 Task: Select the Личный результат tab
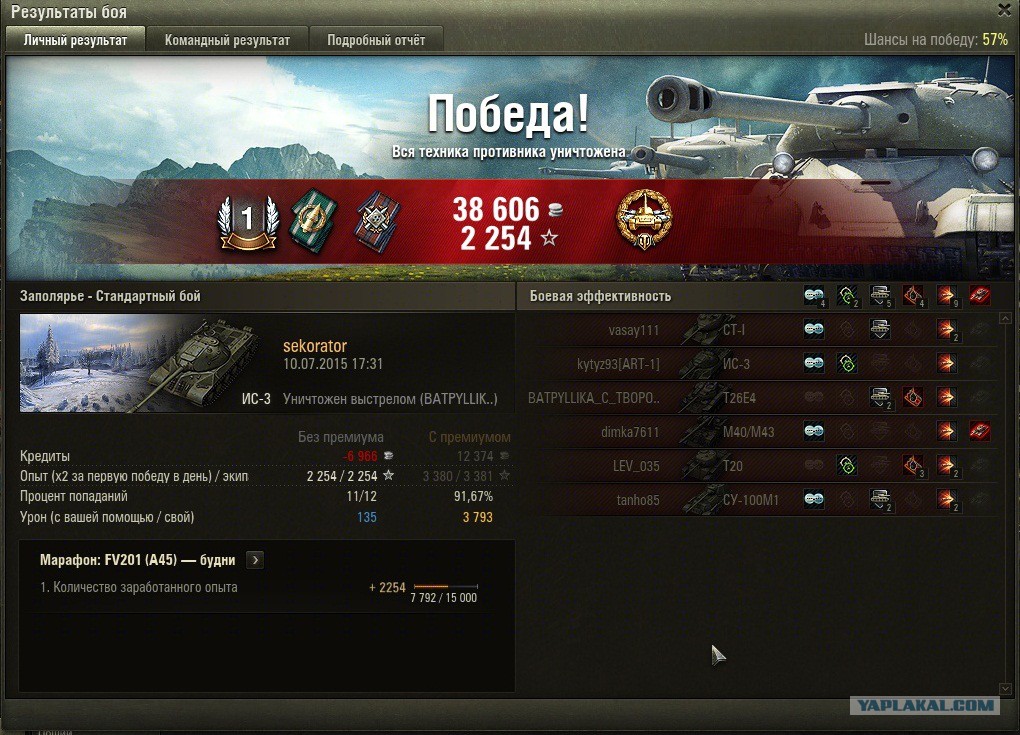point(75,40)
